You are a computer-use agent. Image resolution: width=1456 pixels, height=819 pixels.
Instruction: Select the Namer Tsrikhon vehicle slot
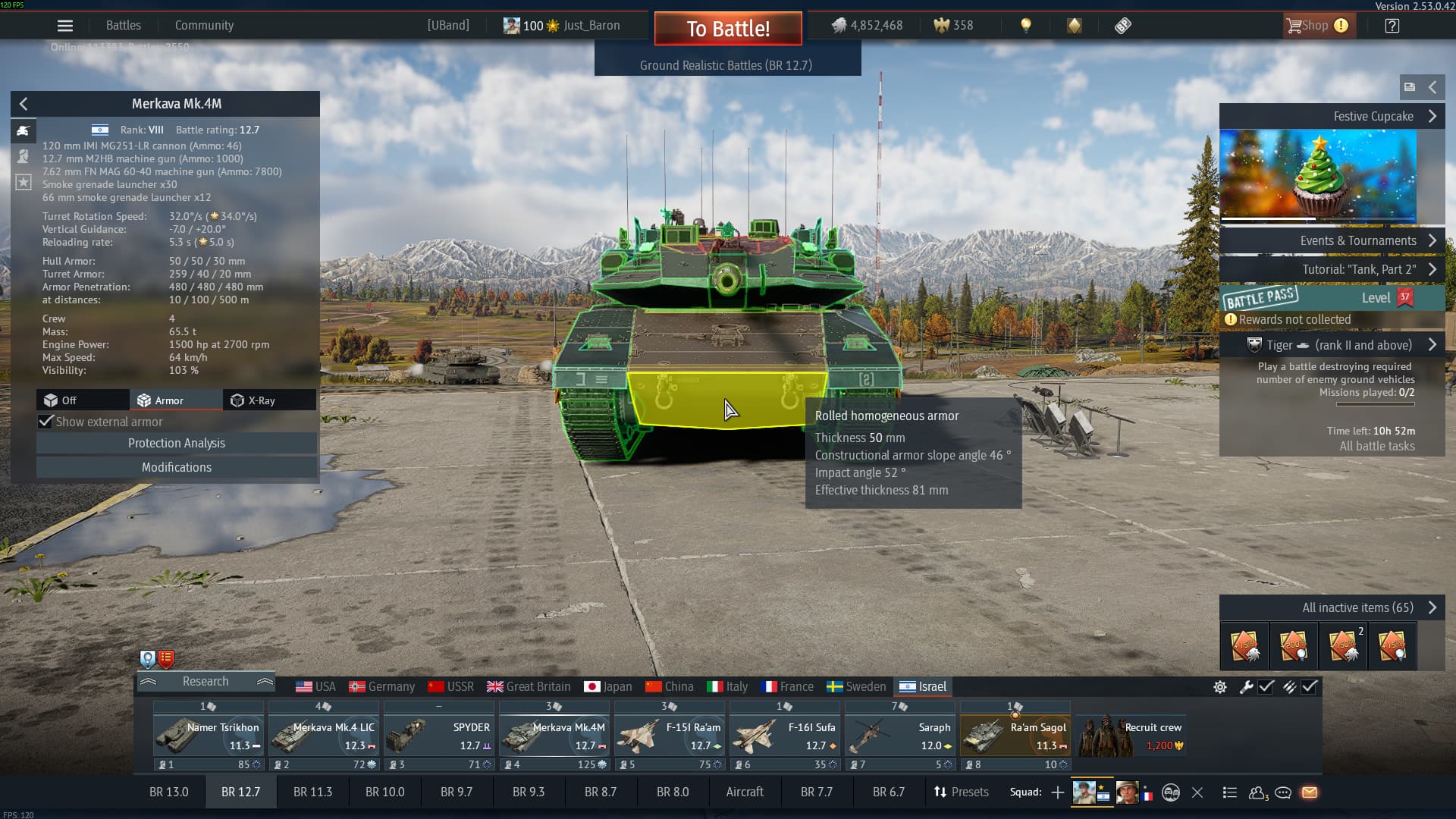209,736
